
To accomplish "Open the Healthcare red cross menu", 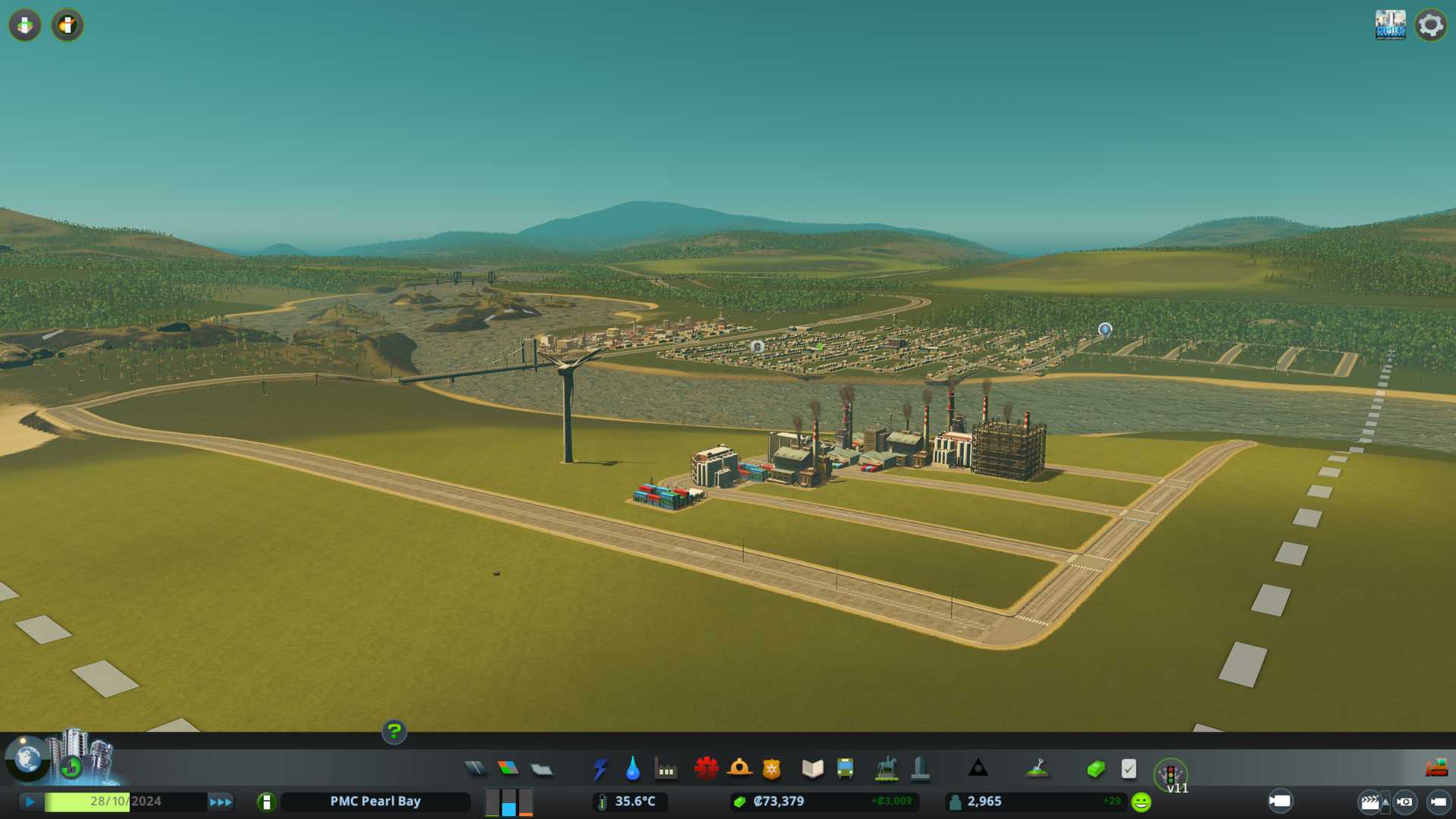I will point(706,769).
